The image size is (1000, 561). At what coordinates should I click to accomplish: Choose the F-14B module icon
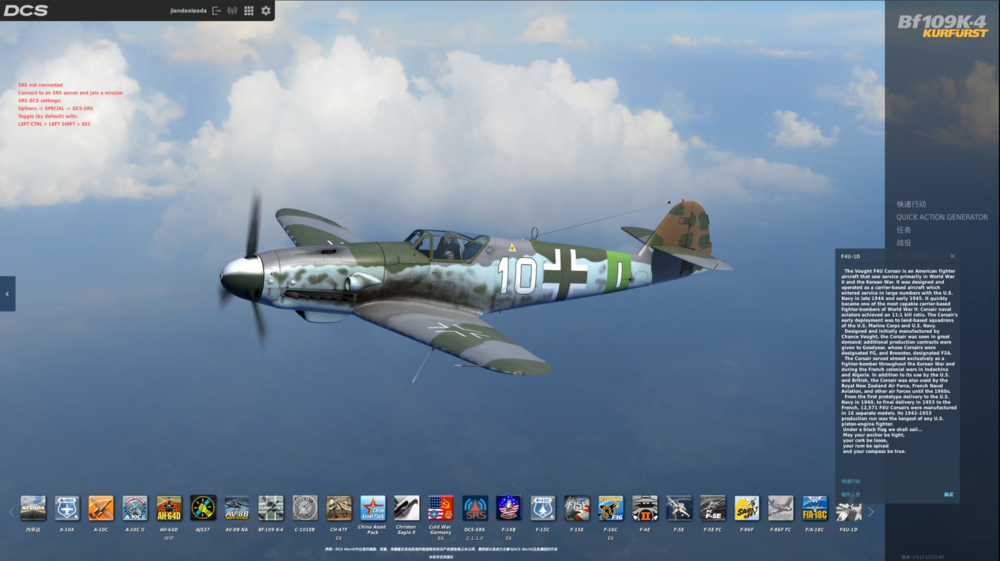tap(508, 508)
